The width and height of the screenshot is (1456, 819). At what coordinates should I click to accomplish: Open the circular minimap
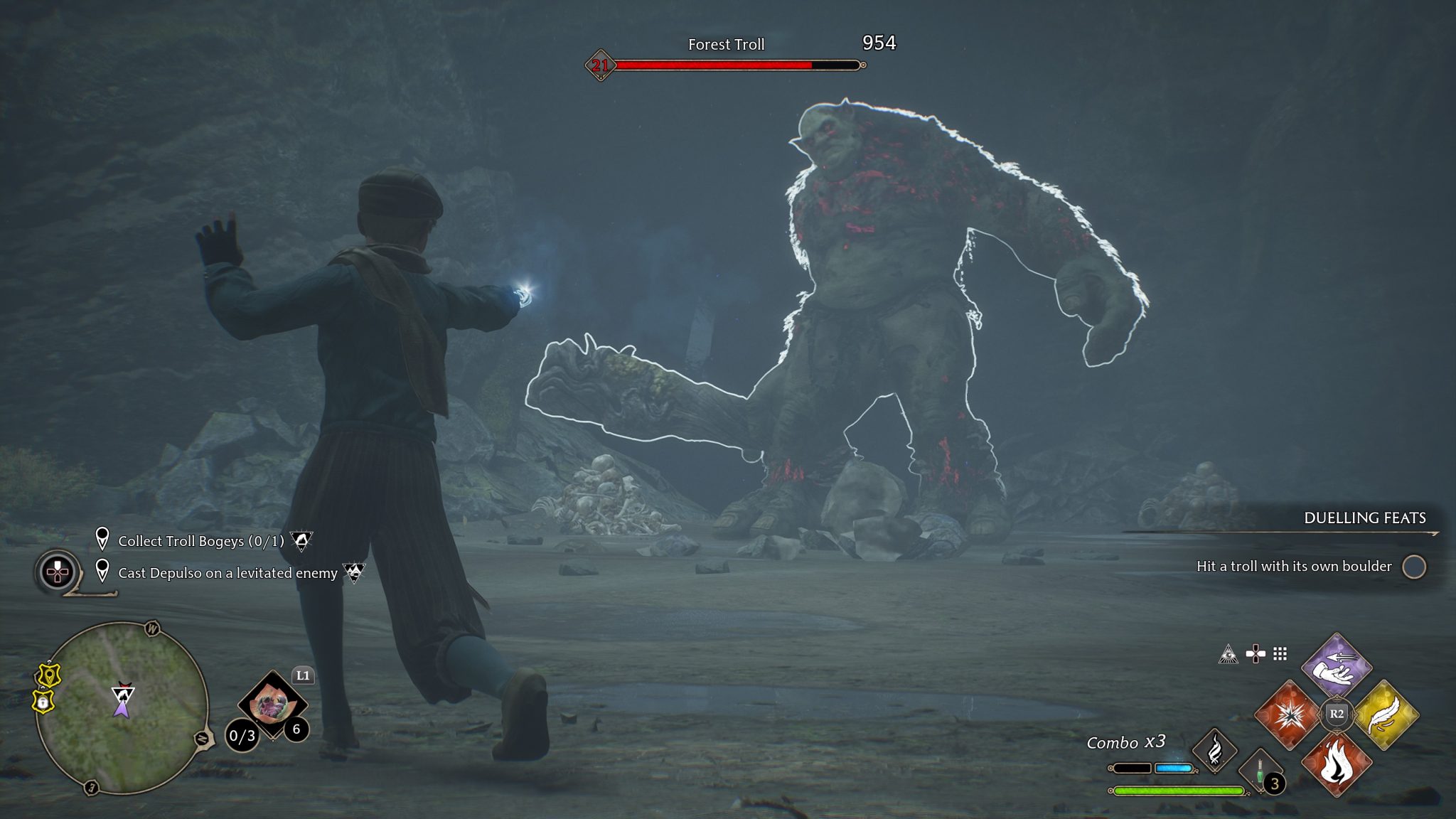click(122, 707)
